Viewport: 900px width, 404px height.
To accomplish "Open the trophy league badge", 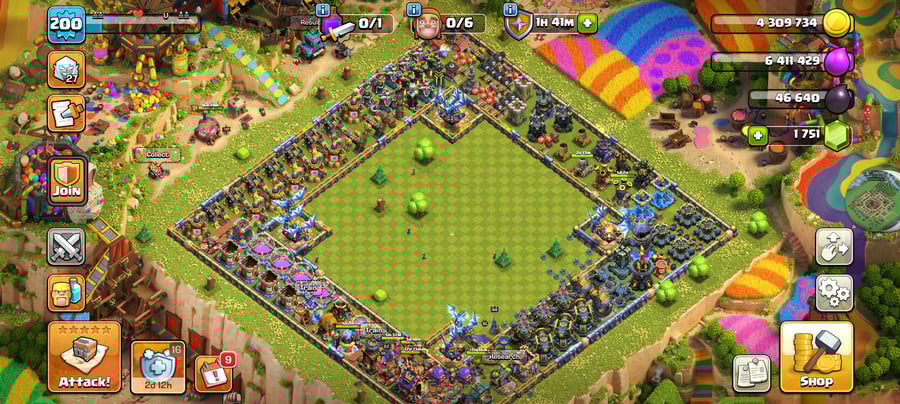I will (x=66, y=70).
